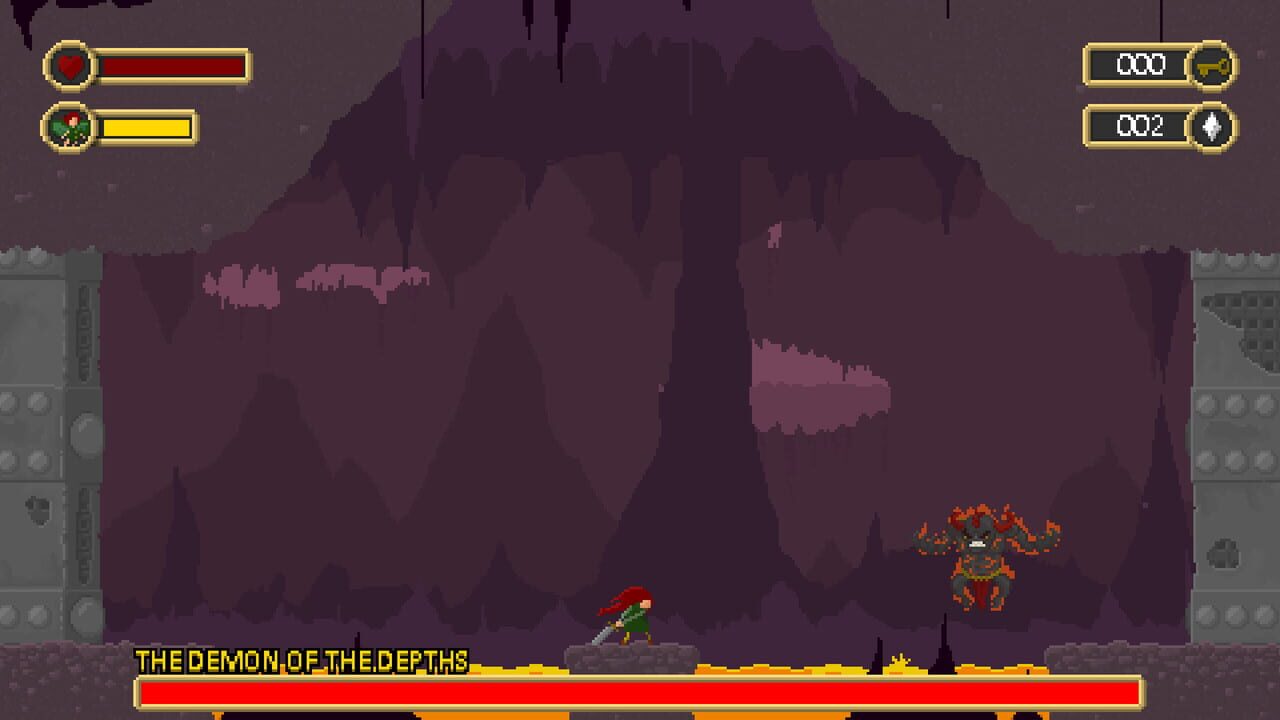Click the white diamond icon on the gem counter
Image resolution: width=1280 pixels, height=720 pixels.
click(x=1212, y=127)
